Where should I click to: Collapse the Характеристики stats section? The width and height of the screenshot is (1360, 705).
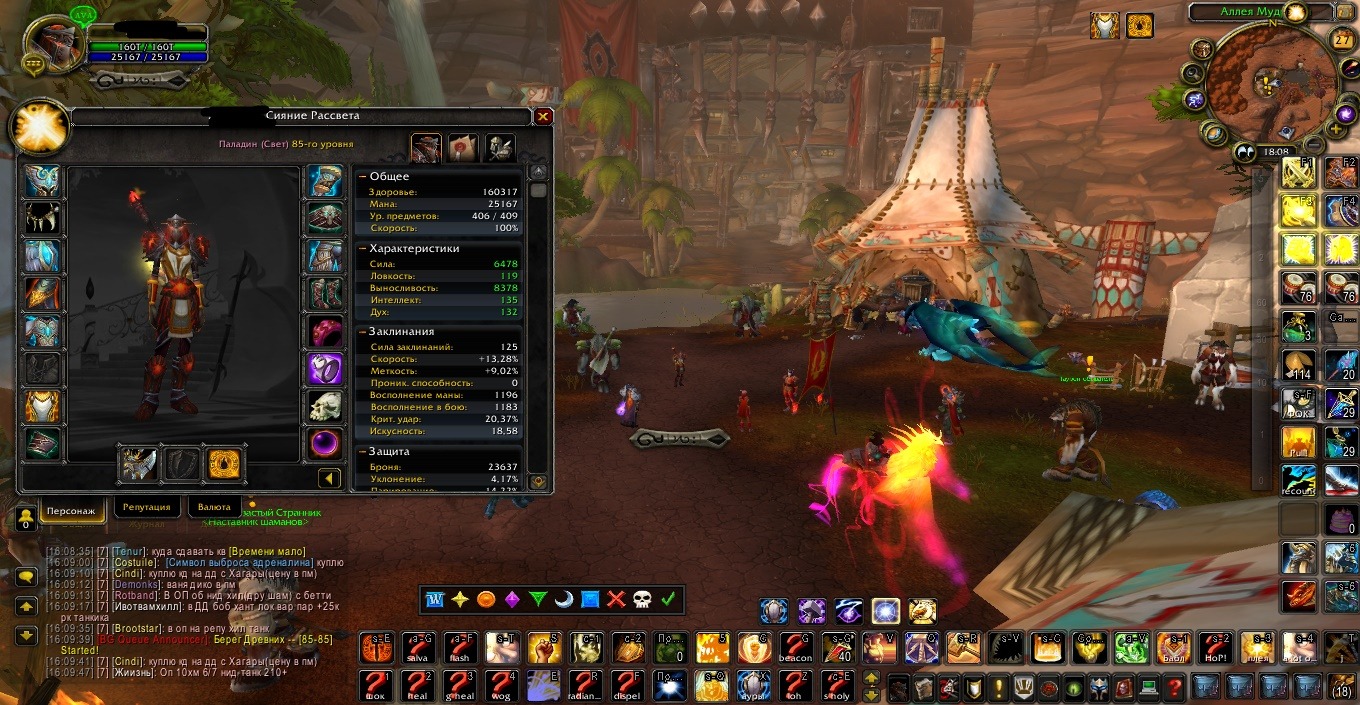(x=363, y=248)
